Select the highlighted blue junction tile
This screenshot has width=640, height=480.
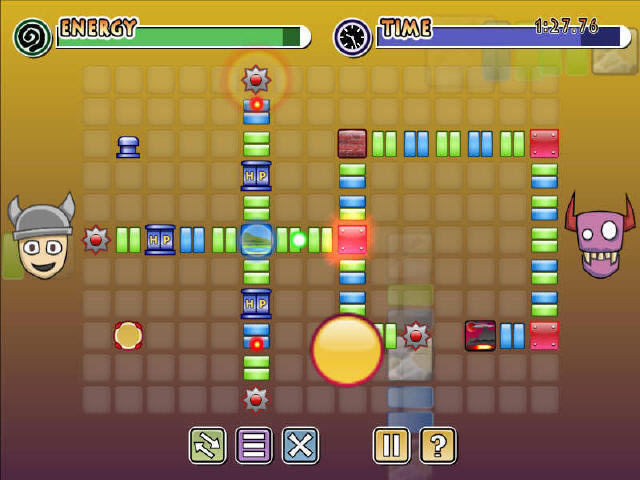point(256,240)
